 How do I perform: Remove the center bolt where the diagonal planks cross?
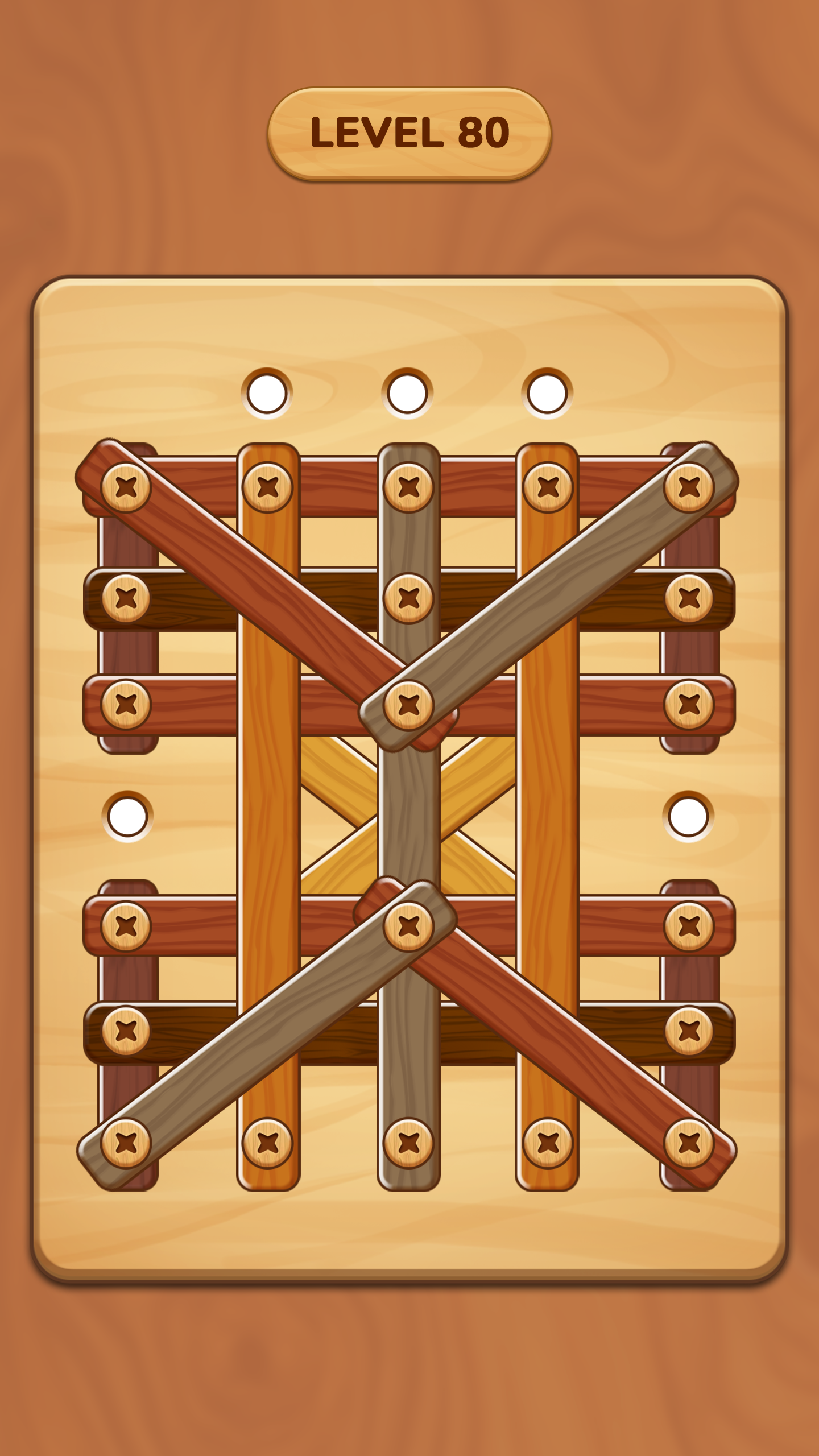point(408,704)
